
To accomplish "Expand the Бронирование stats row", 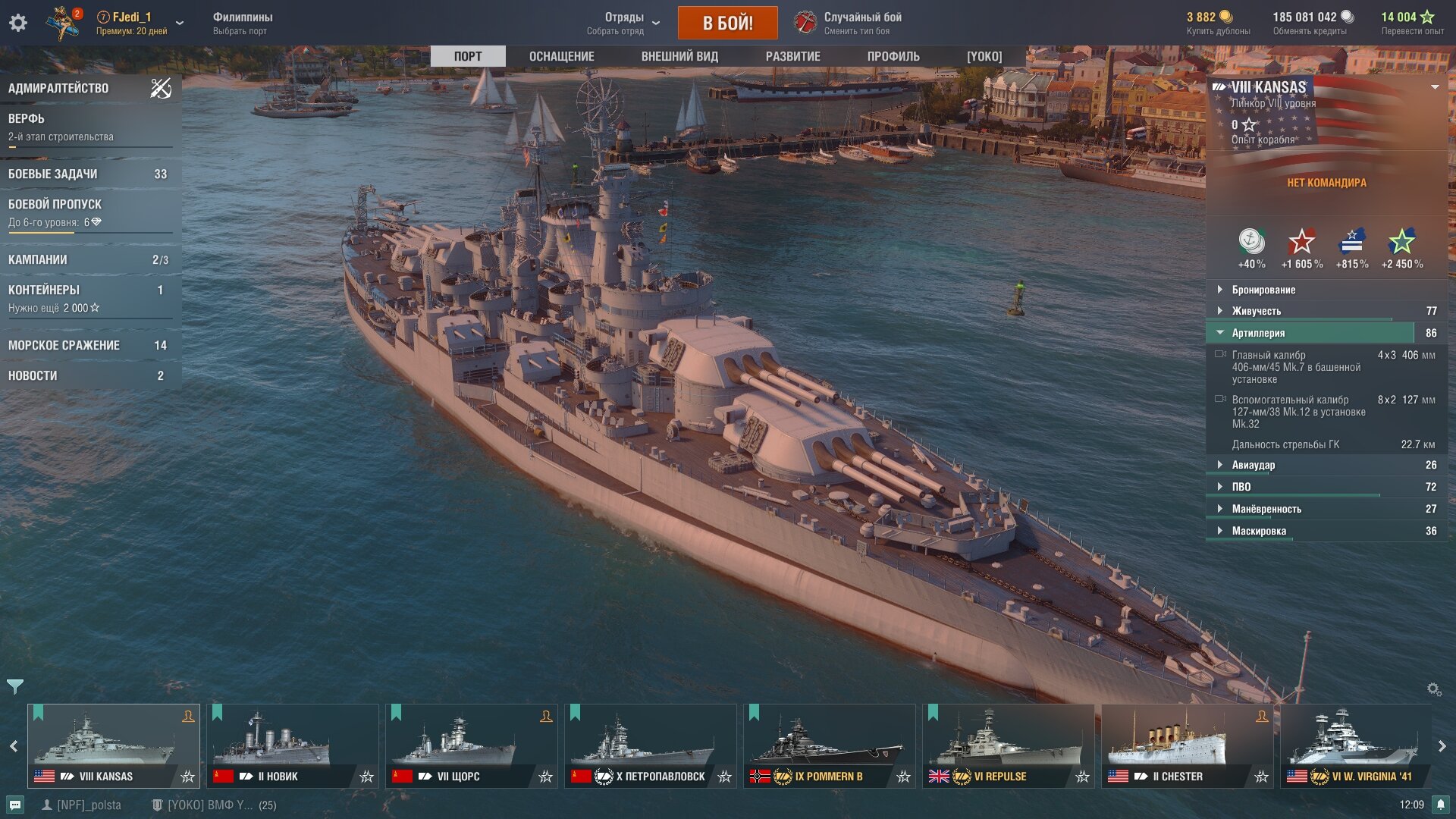I will pyautogui.click(x=1263, y=290).
